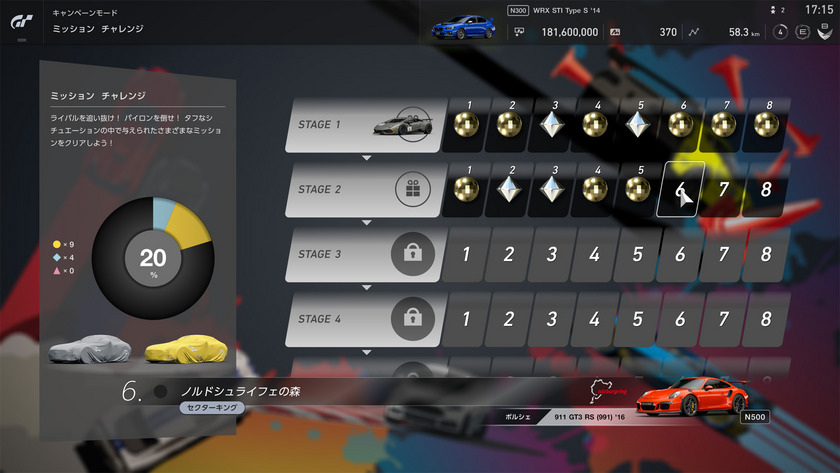Select Stage 1 mission 1 gold trophy
Screen dimensions: 840x473
click(x=464, y=124)
